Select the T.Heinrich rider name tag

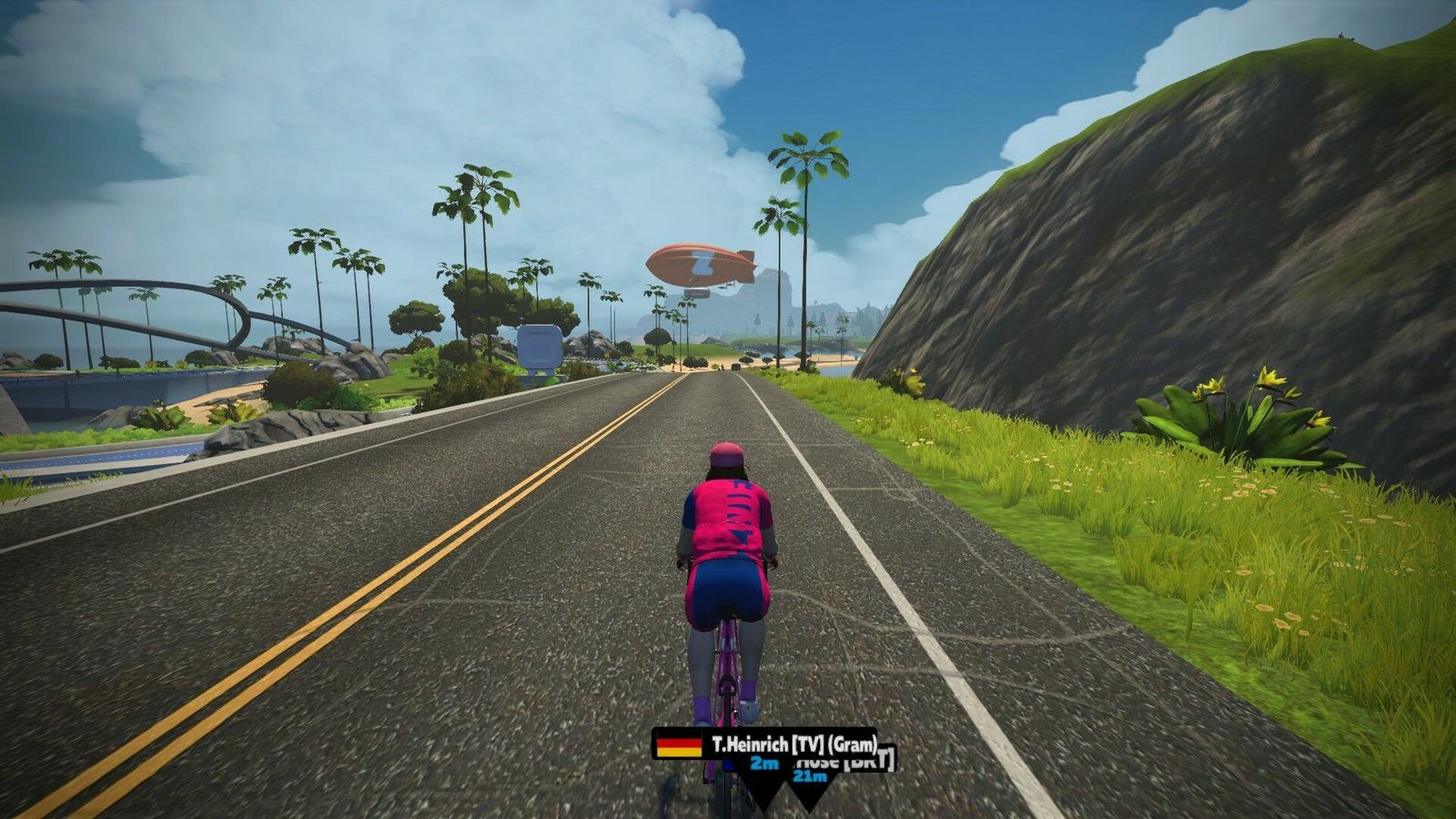click(x=766, y=745)
